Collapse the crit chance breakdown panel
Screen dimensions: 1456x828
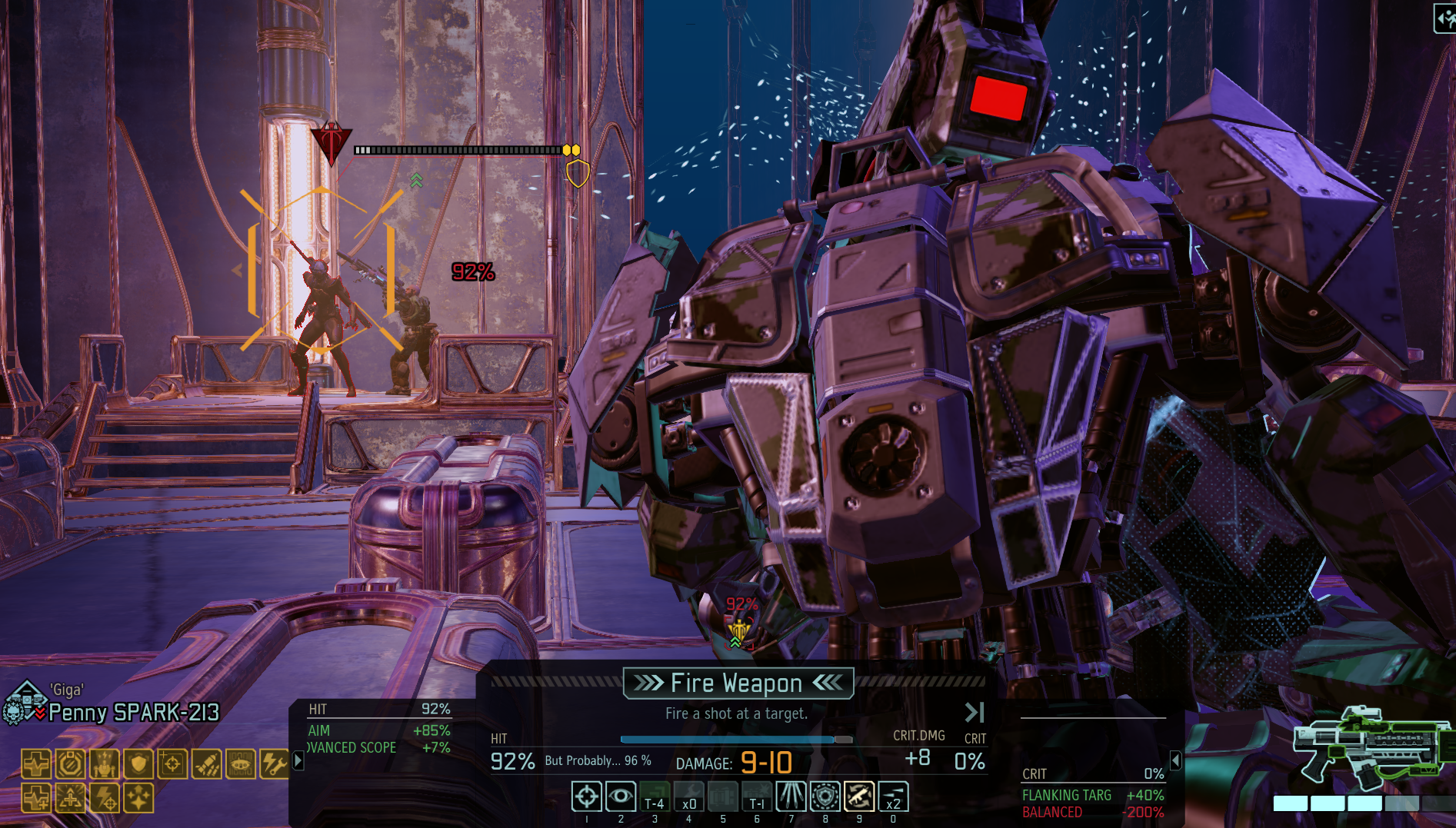click(1175, 761)
